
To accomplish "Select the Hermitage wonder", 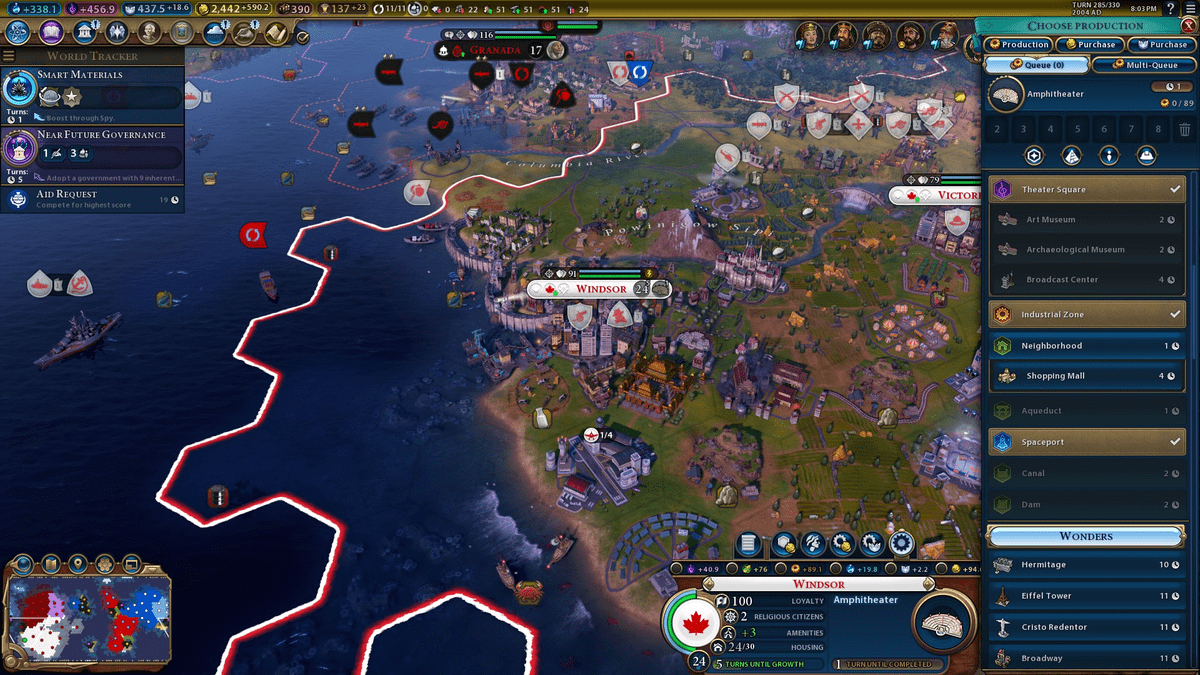I will [1086, 565].
